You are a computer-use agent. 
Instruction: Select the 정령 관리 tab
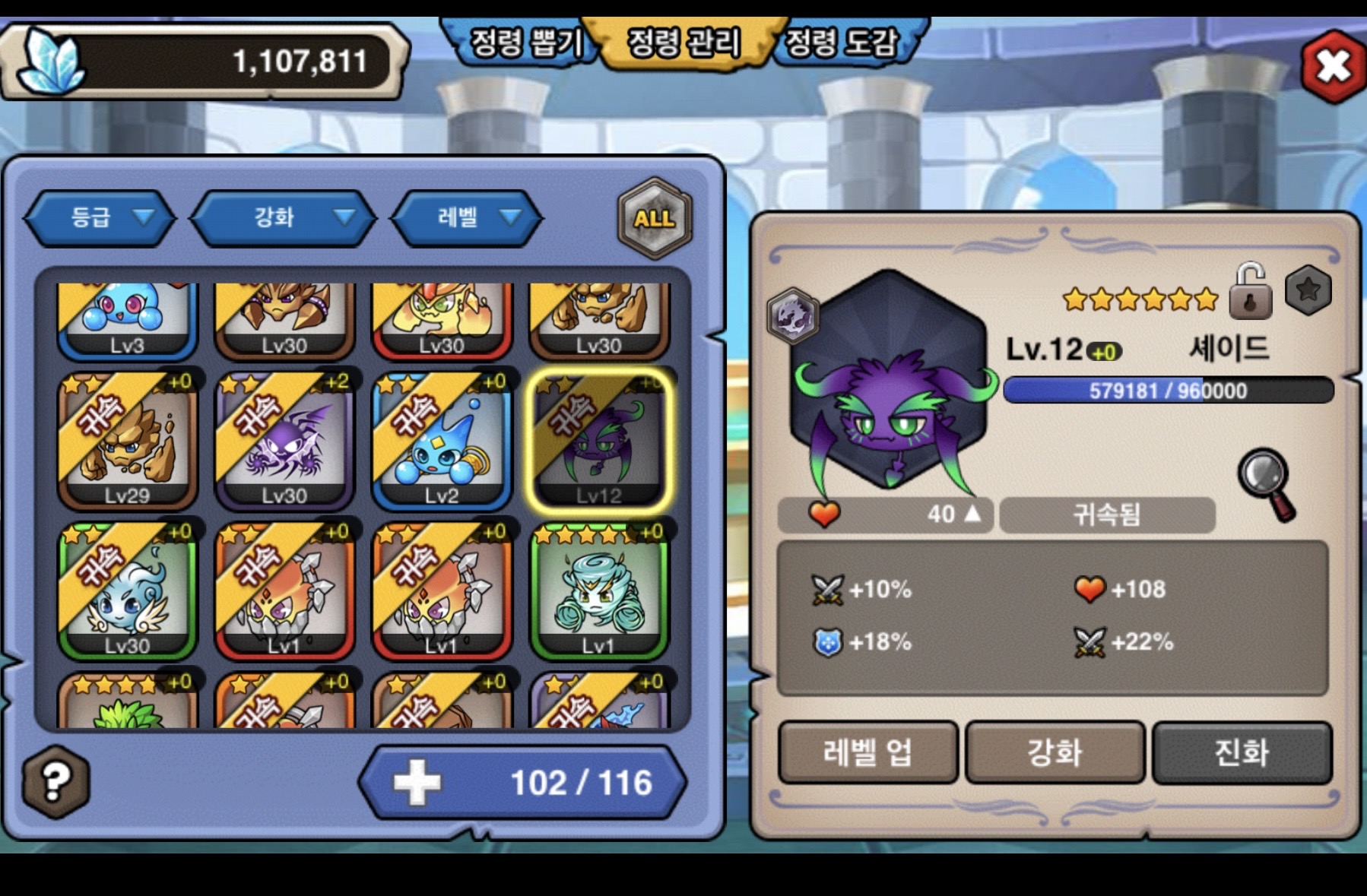pyautogui.click(x=683, y=43)
